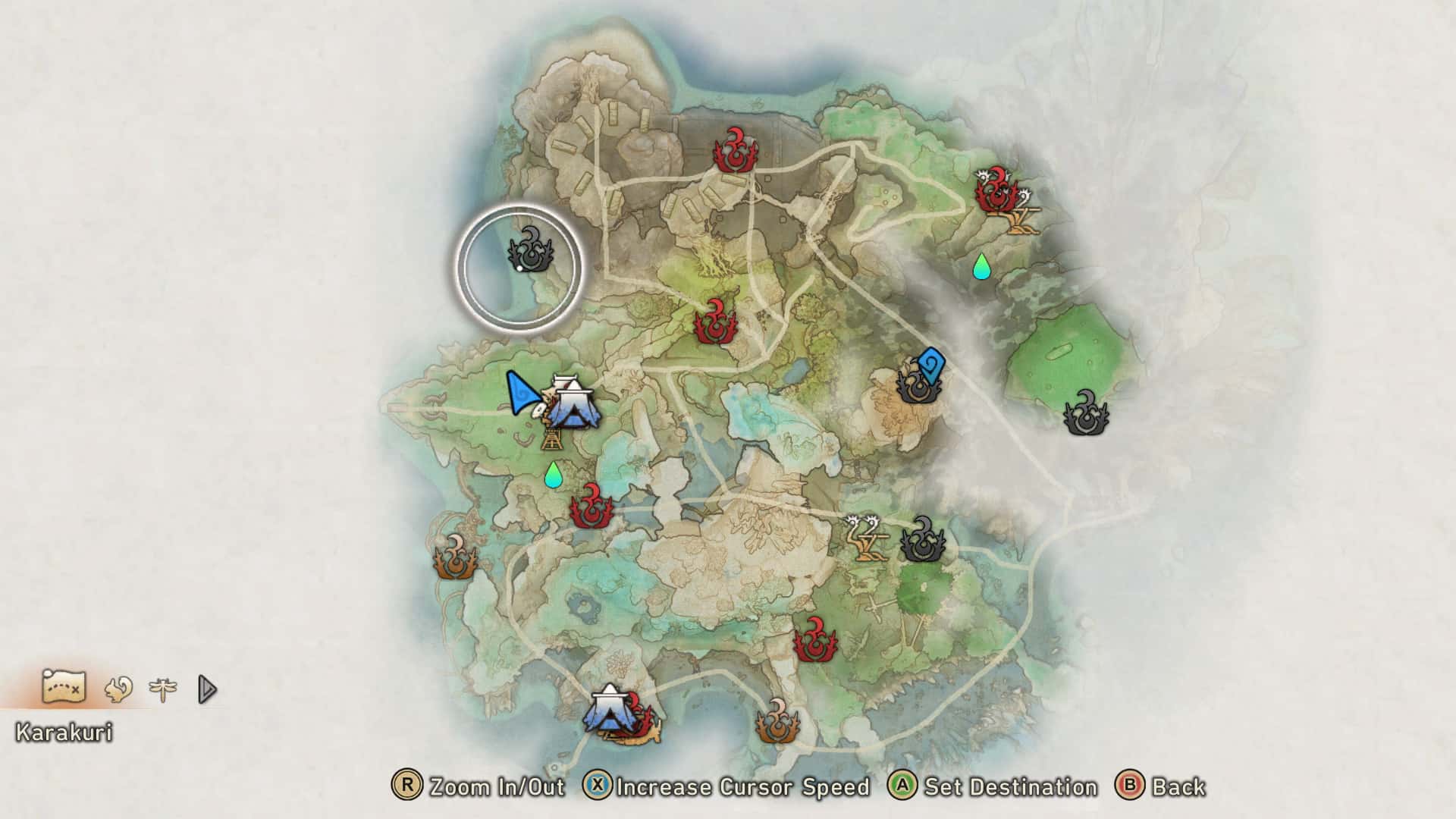Pick the teal droplet below the white-flowered red marker
Image resolution: width=1456 pixels, height=819 pixels.
(981, 266)
